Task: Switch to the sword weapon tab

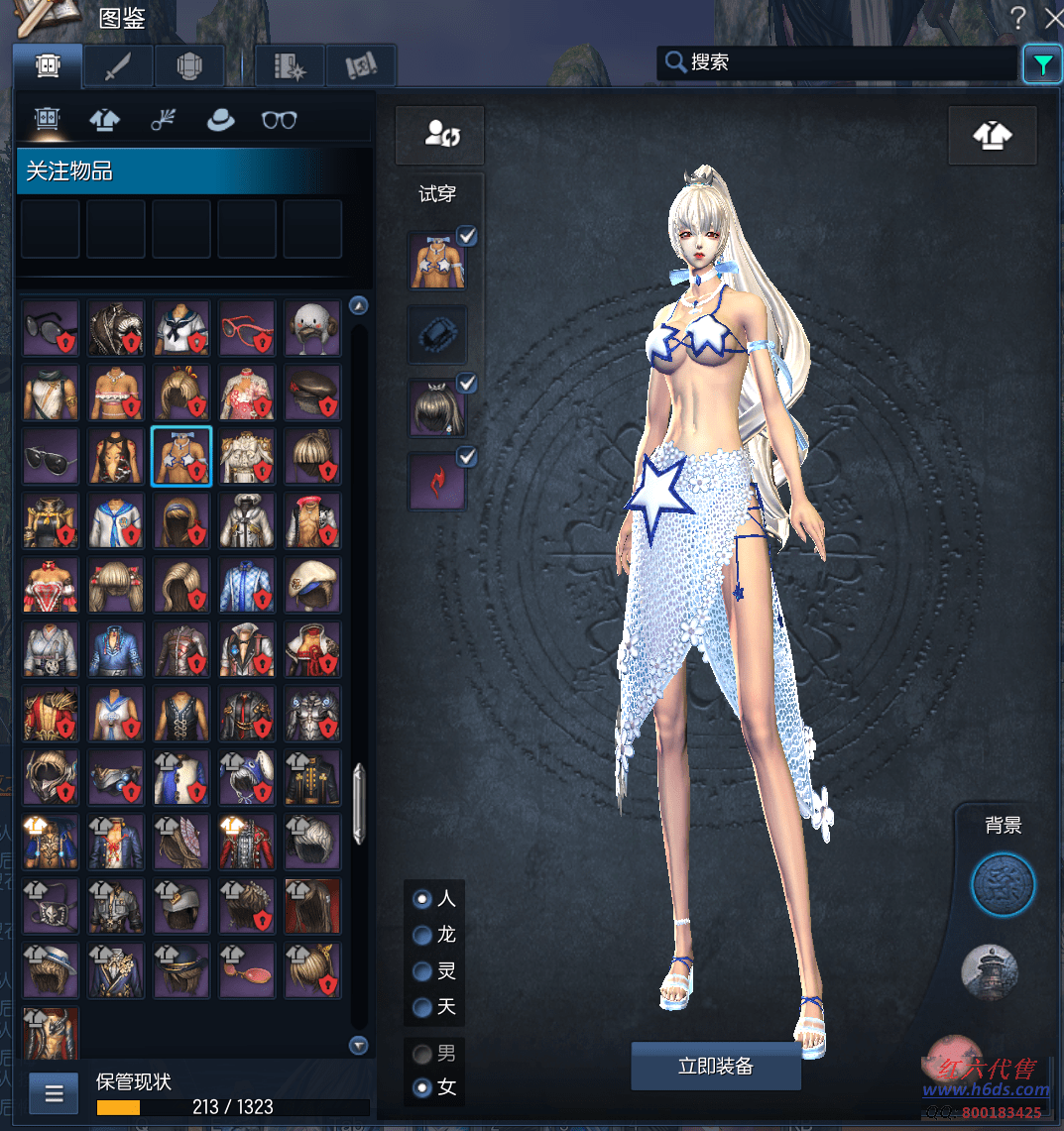Action: 118,66
